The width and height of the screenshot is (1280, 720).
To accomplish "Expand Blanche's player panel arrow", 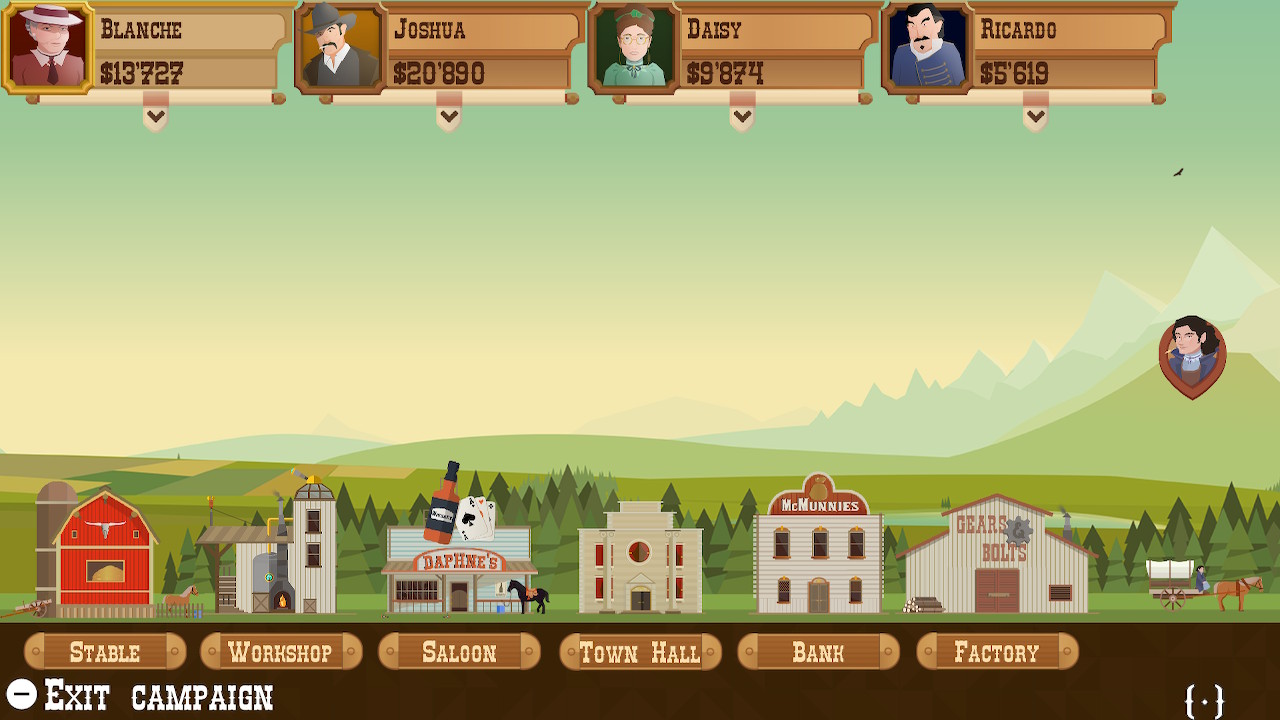I will coord(155,117).
